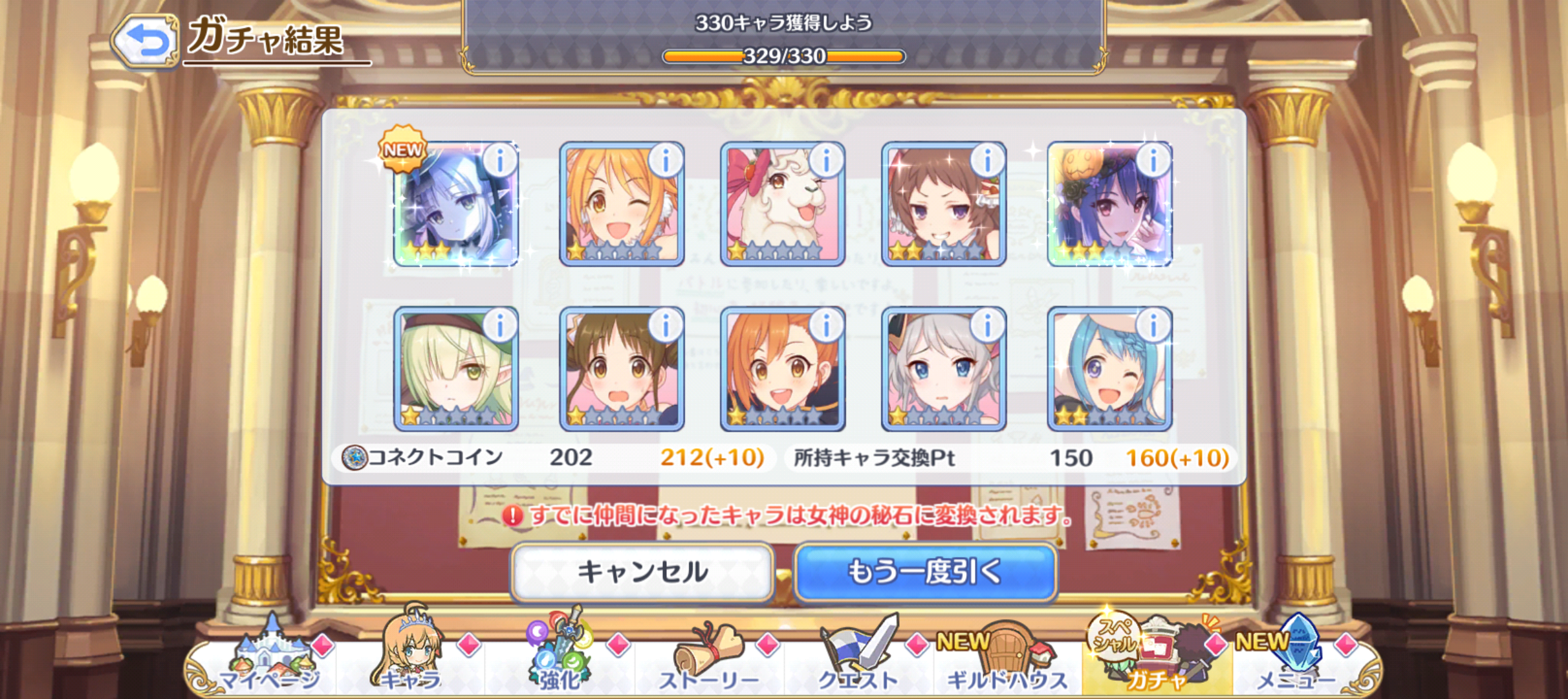Cancel the gacha result screen

tap(642, 572)
